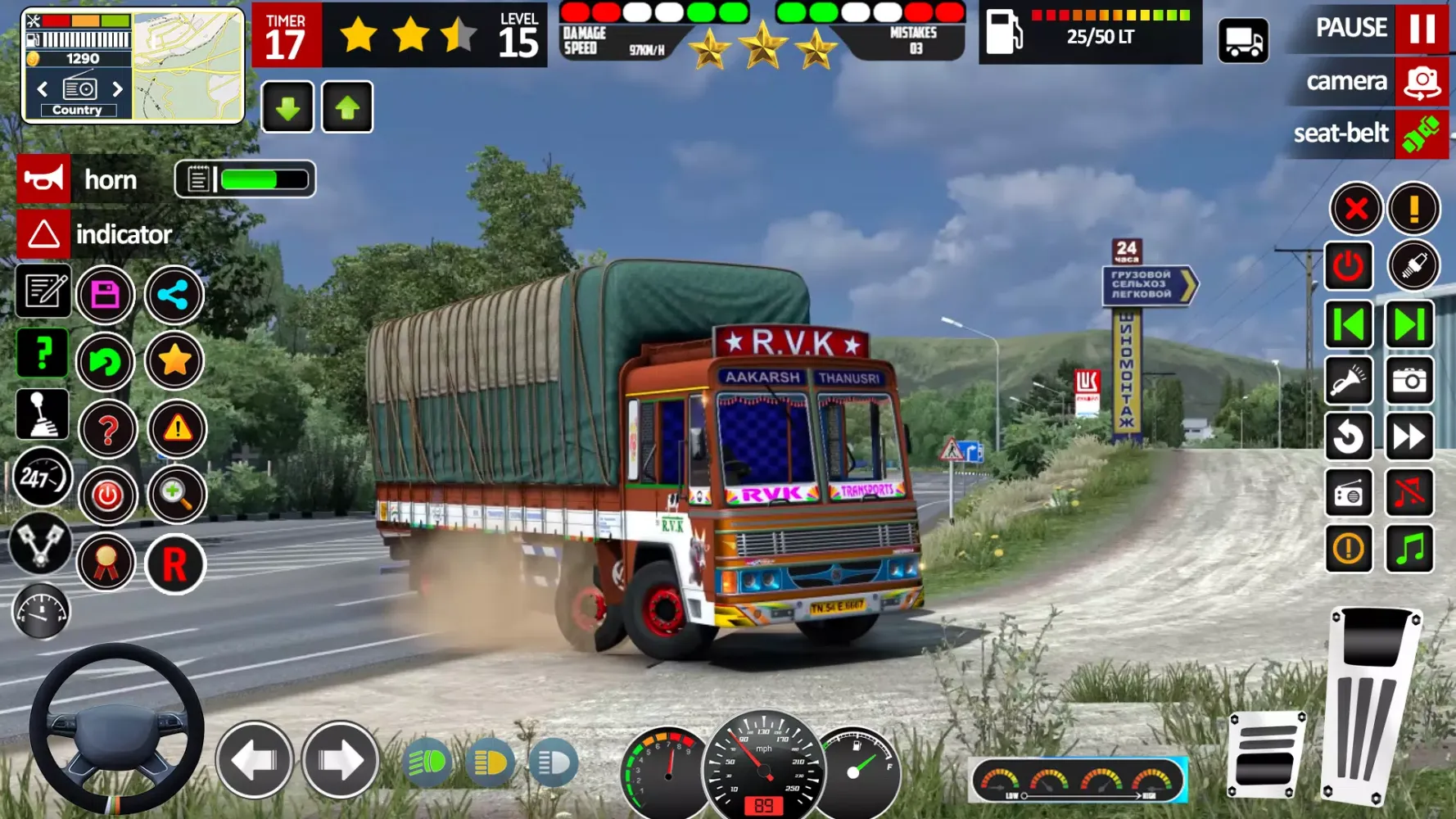This screenshot has width=1456, height=819.
Task: Steer right with the right arrow
Action: coord(341,761)
